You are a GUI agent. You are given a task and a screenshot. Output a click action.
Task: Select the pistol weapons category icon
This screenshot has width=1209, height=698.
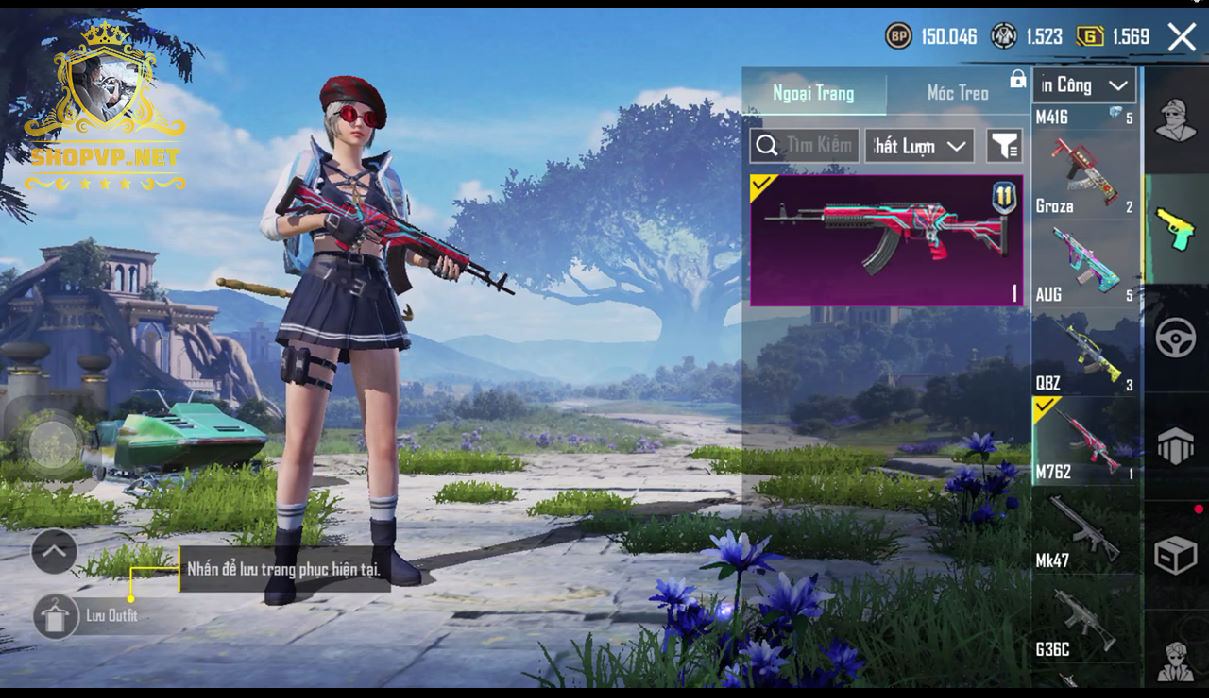pyautogui.click(x=1176, y=229)
